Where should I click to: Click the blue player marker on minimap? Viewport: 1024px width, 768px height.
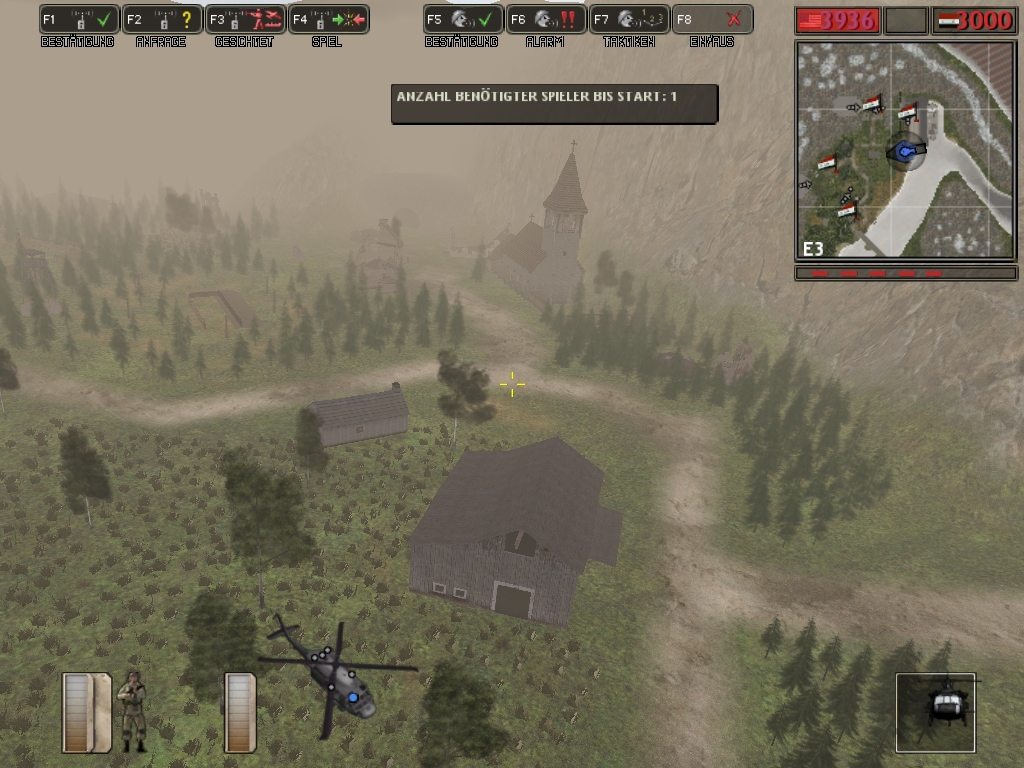(x=907, y=151)
